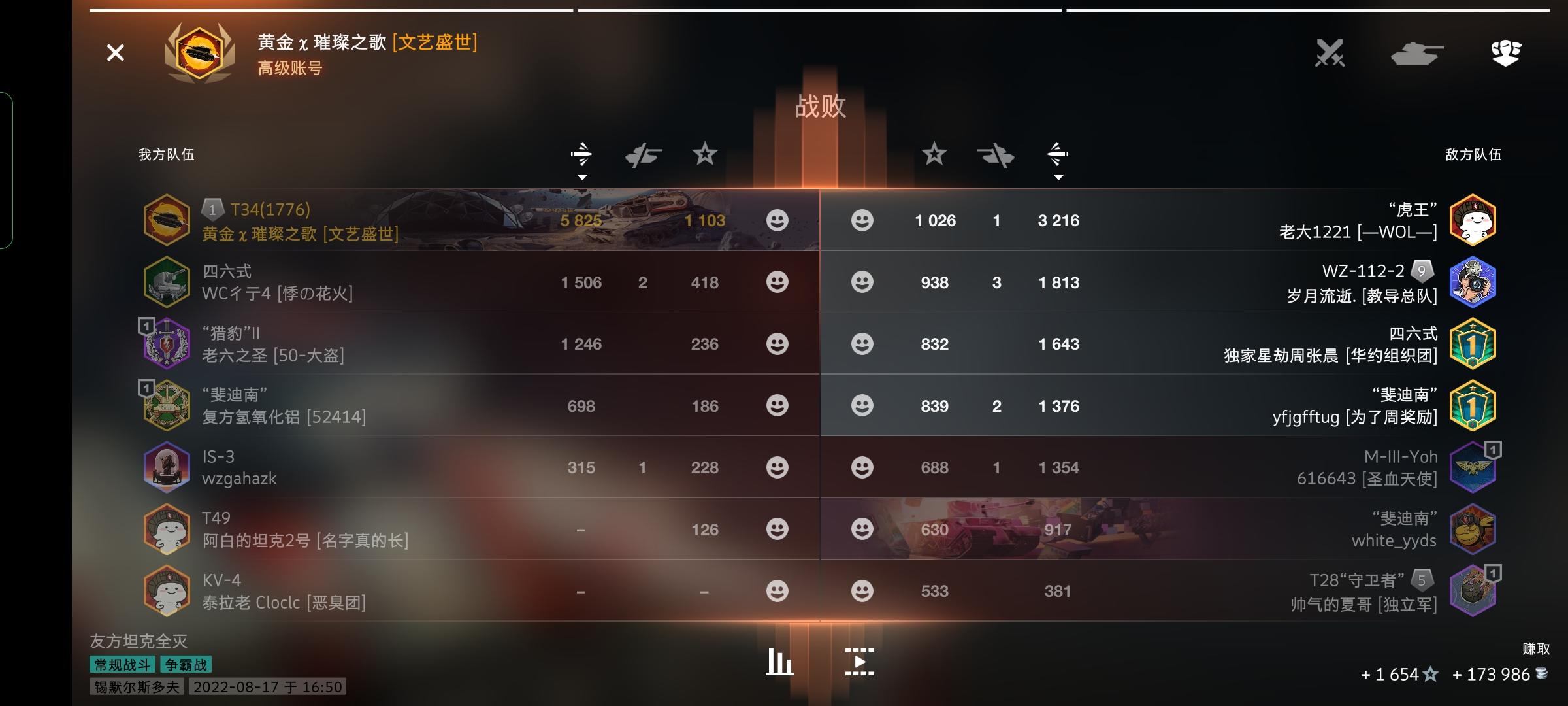The width and height of the screenshot is (1568, 706).
Task: Expand the ally damage sort dropdown arrow
Action: [581, 176]
